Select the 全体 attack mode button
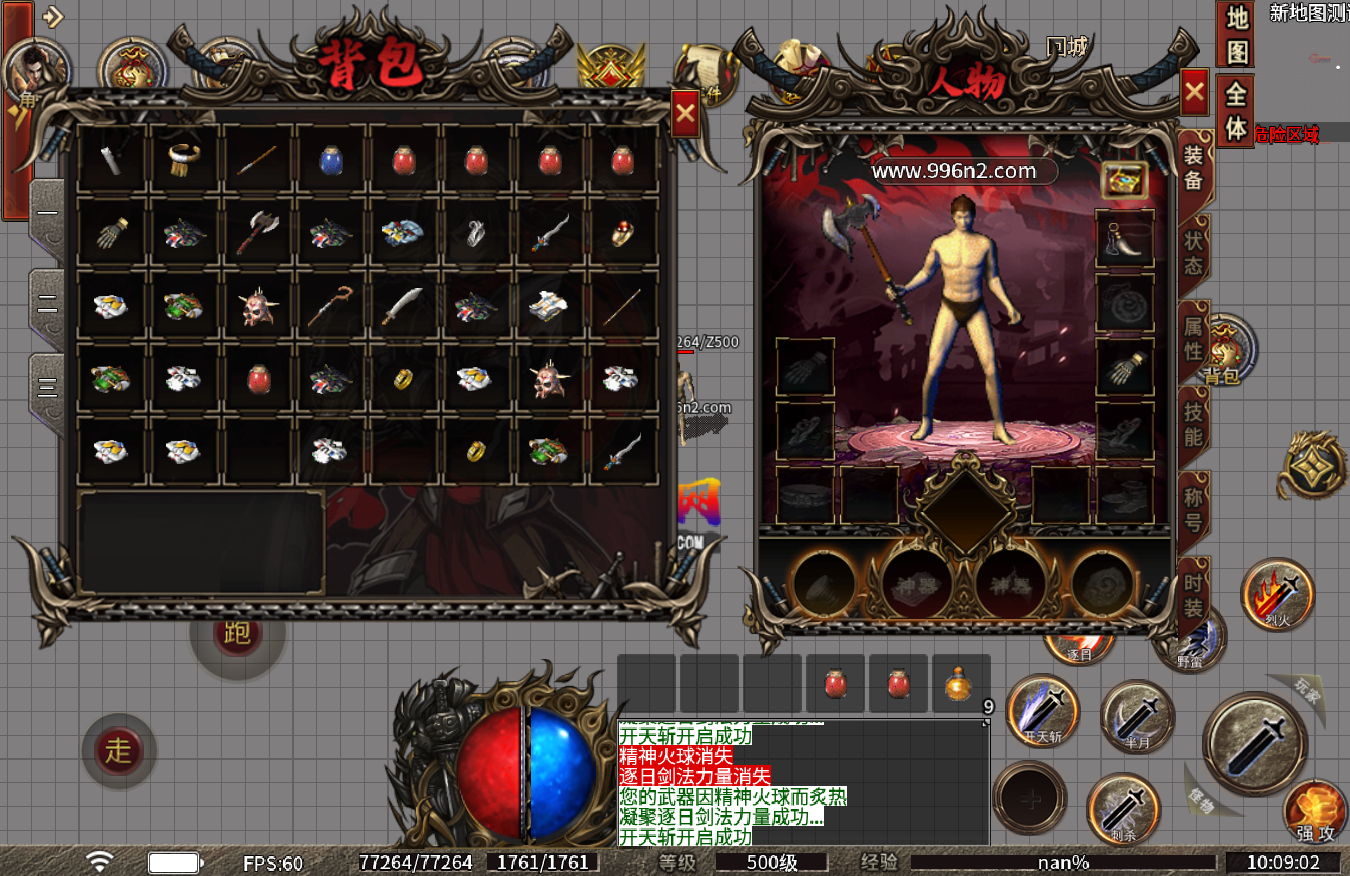The width and height of the screenshot is (1350, 876). point(1237,110)
